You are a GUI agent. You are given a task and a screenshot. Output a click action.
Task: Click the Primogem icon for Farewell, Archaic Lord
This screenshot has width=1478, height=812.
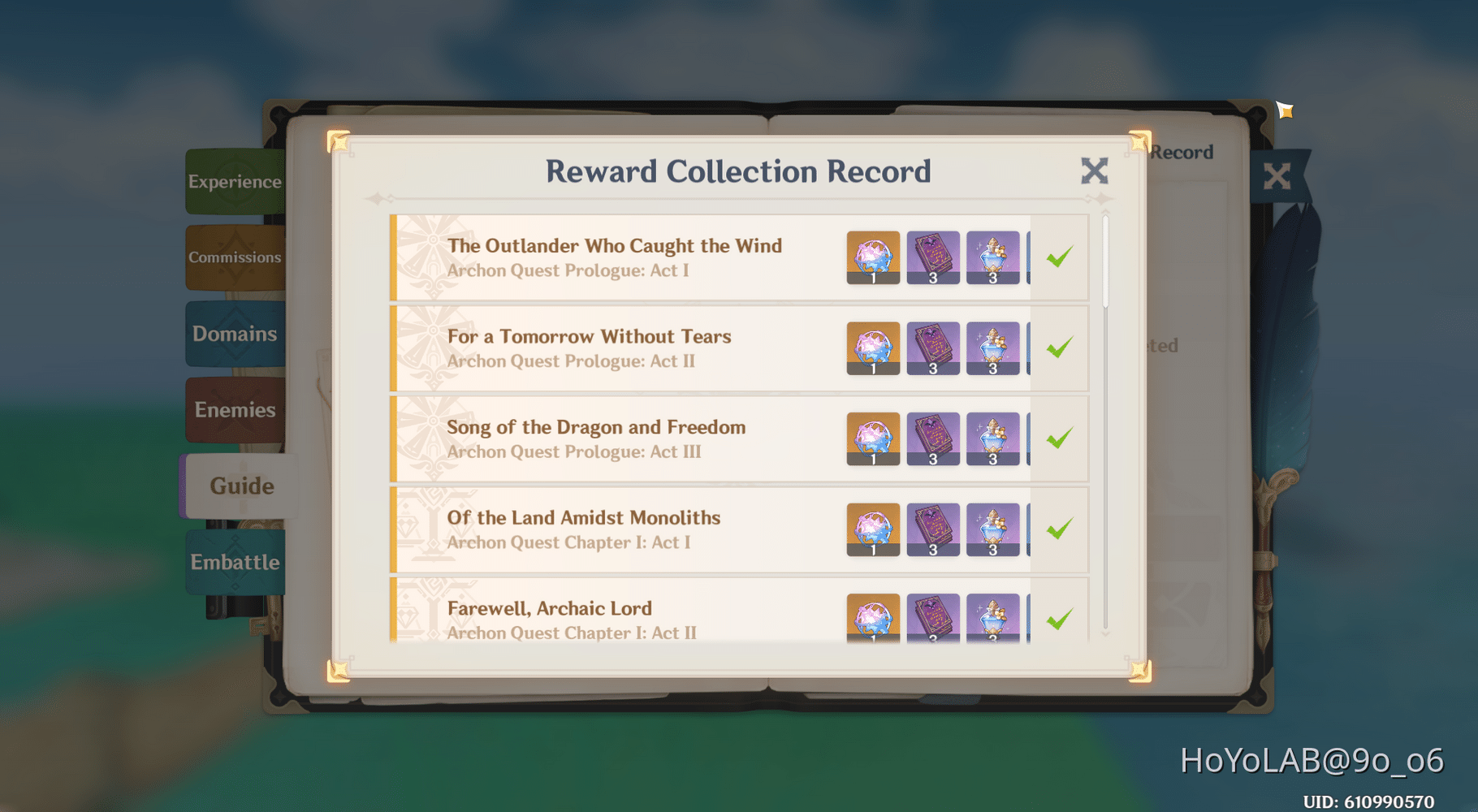coord(871,619)
